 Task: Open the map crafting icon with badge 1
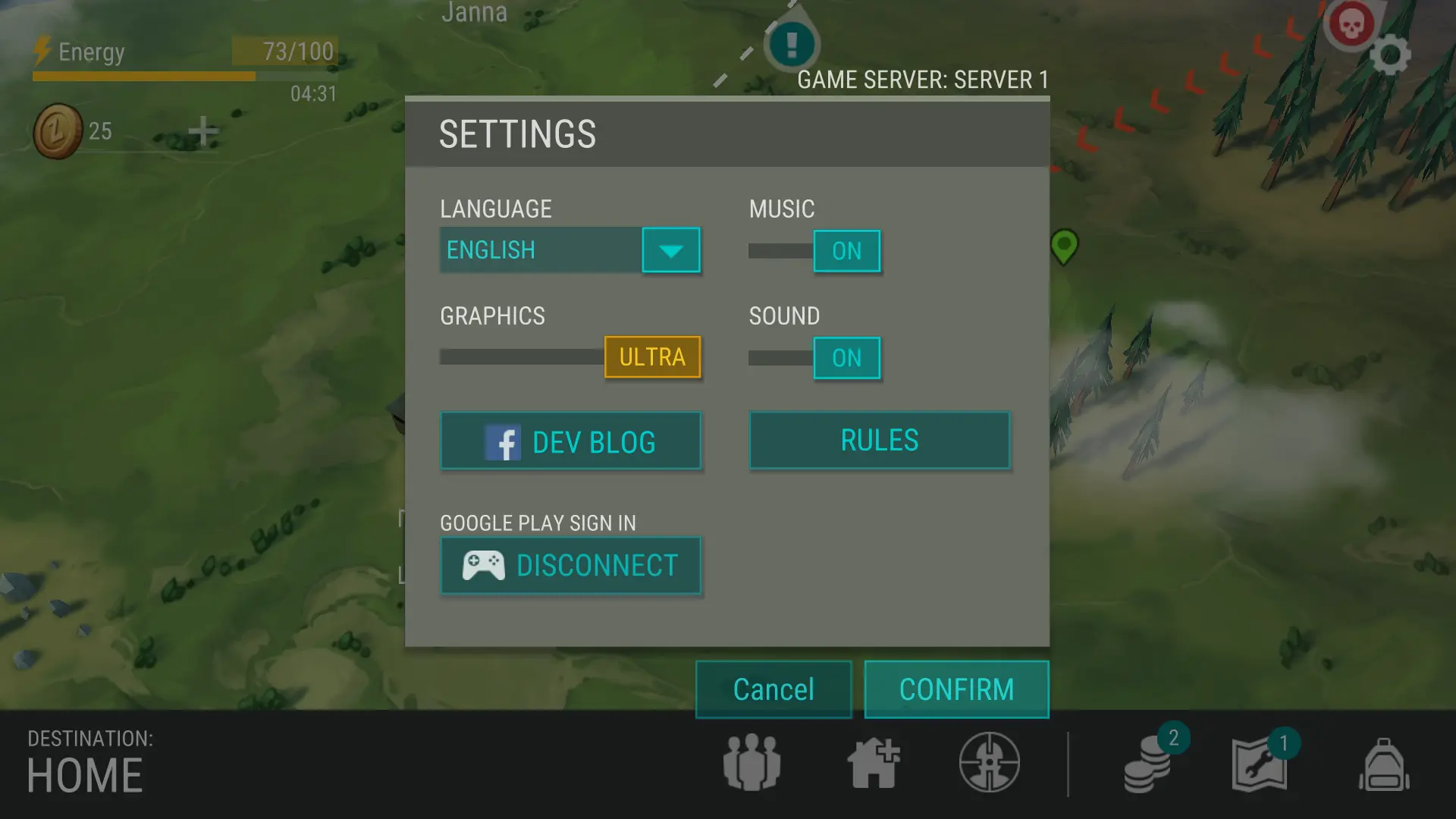[x=1260, y=766]
